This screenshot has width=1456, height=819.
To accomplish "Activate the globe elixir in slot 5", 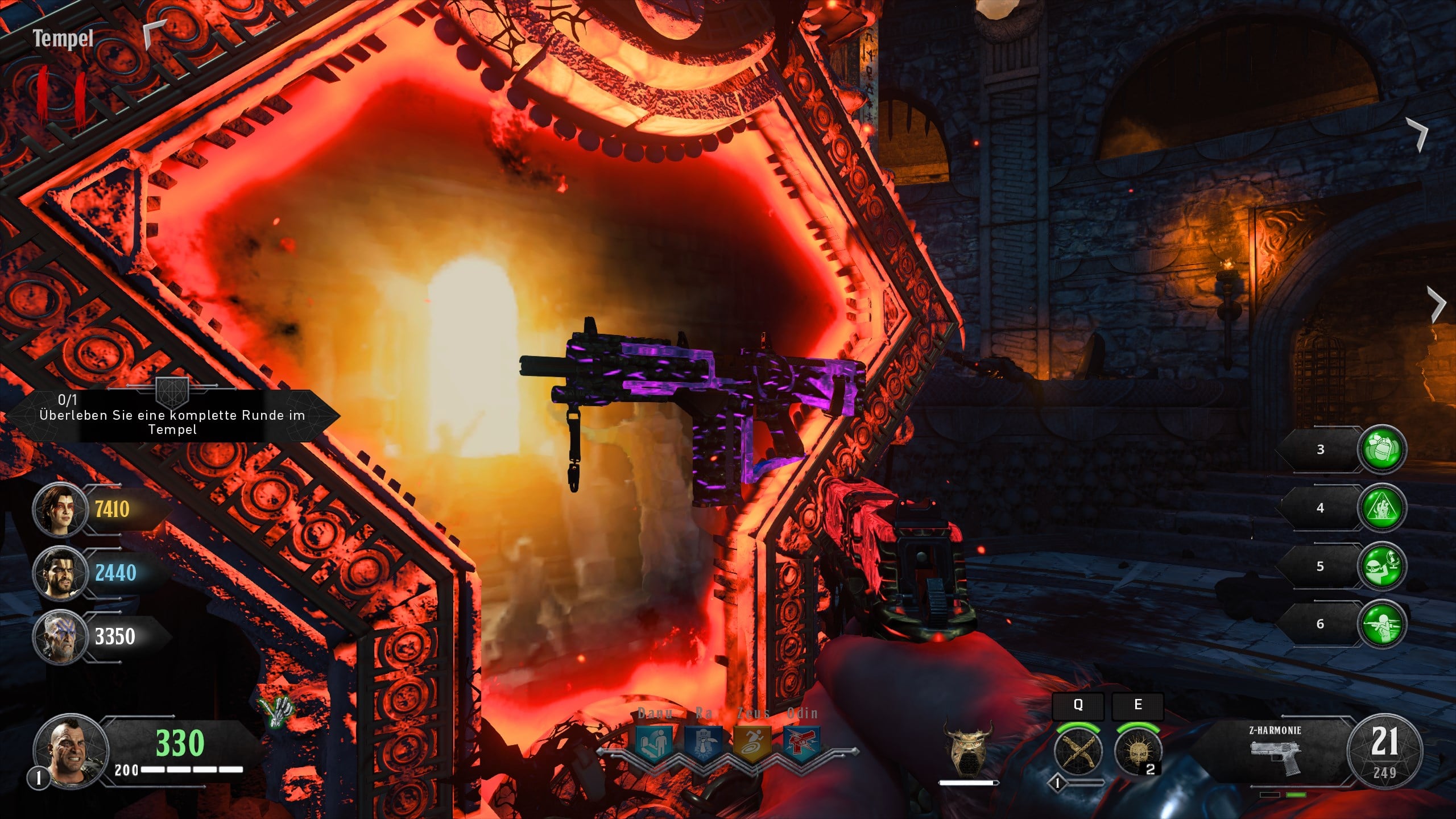I will 1381,566.
